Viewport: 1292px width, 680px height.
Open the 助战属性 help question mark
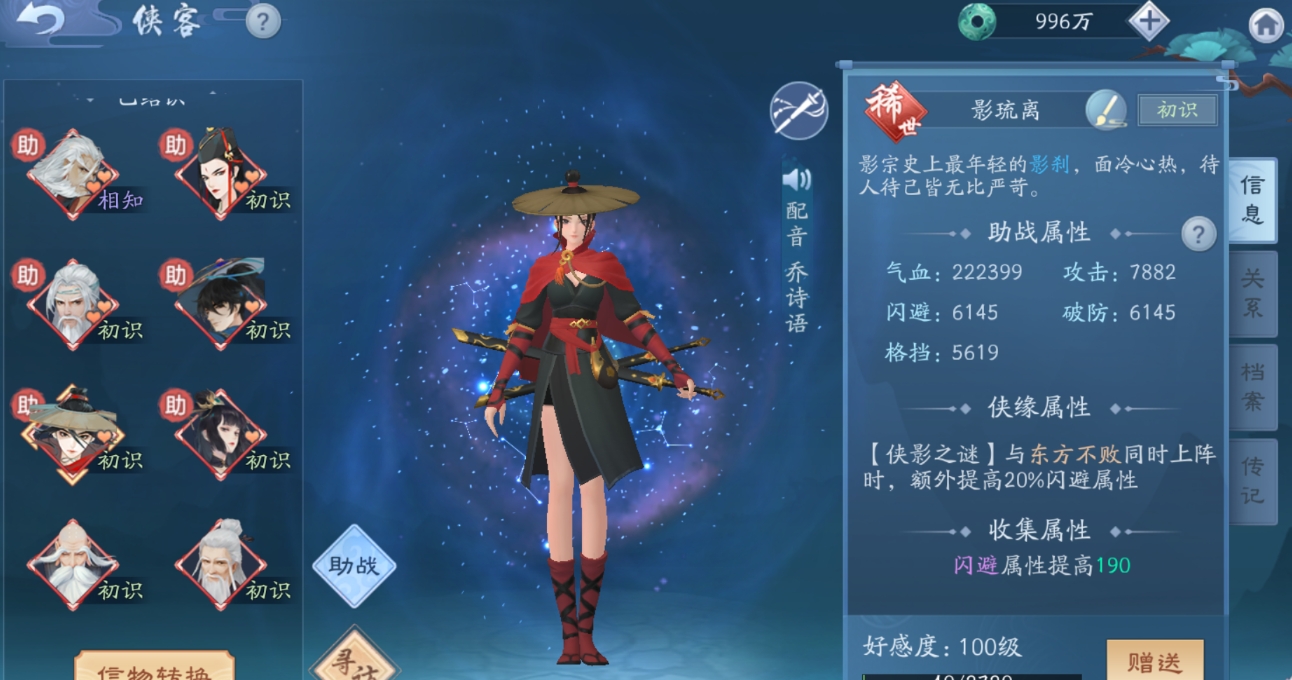[x=1198, y=234]
